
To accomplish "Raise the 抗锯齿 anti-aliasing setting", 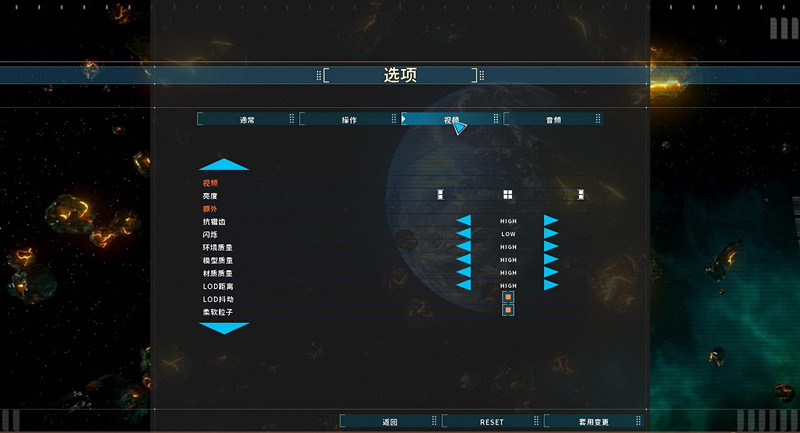I will click(x=551, y=221).
